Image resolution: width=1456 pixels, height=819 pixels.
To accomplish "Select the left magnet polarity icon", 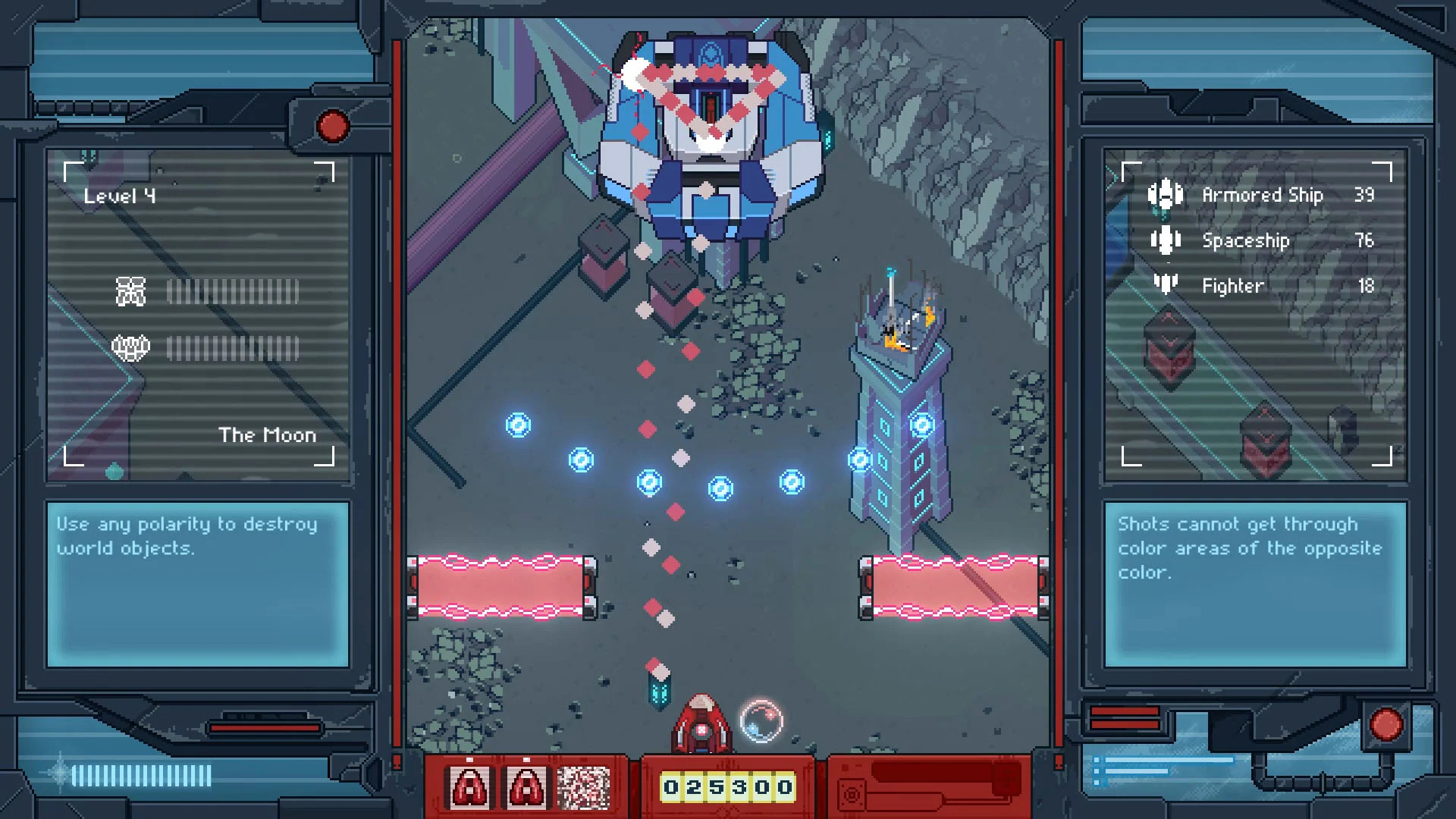I will pos(471,789).
